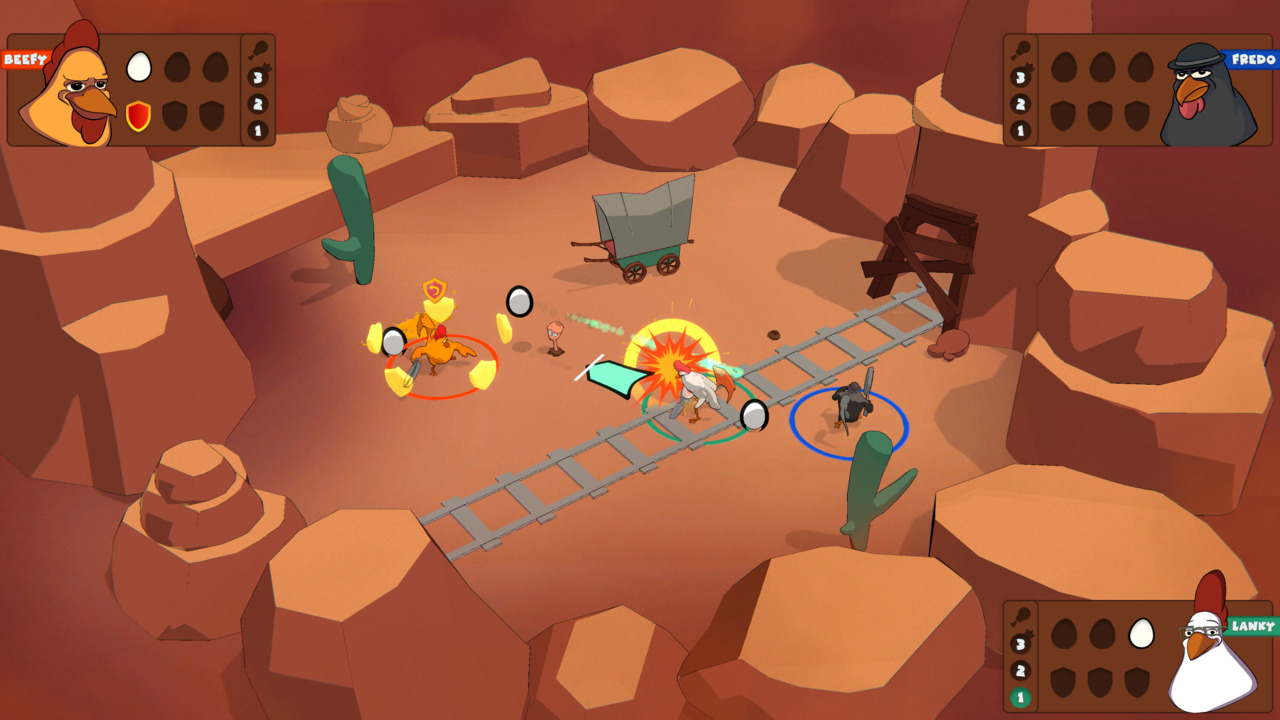Toggle the green number 1 badge on Lanky's panel
1280x720 pixels.
tap(1021, 695)
